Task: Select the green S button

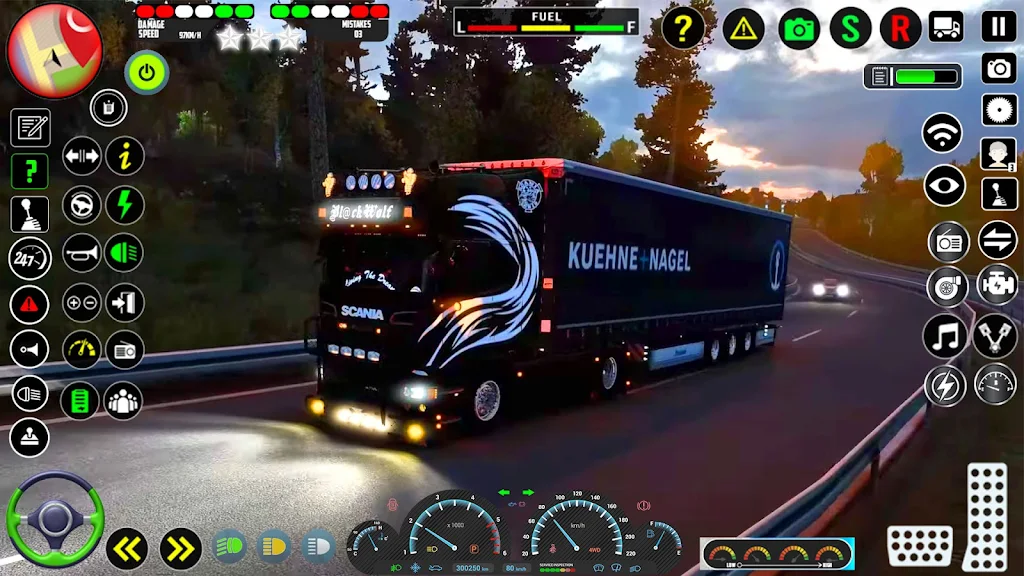Action: pos(850,28)
